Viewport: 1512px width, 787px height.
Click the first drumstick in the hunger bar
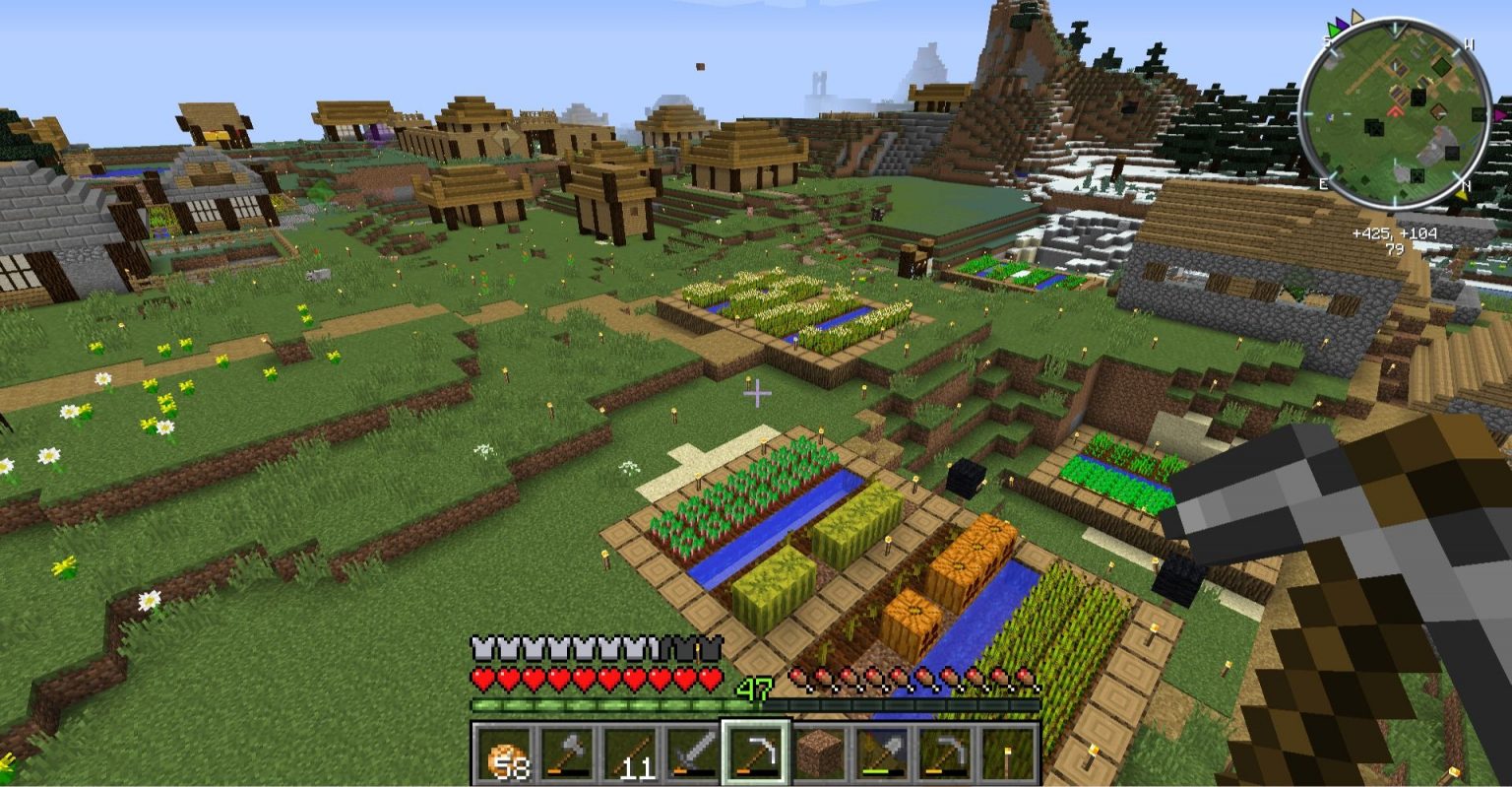(795, 677)
